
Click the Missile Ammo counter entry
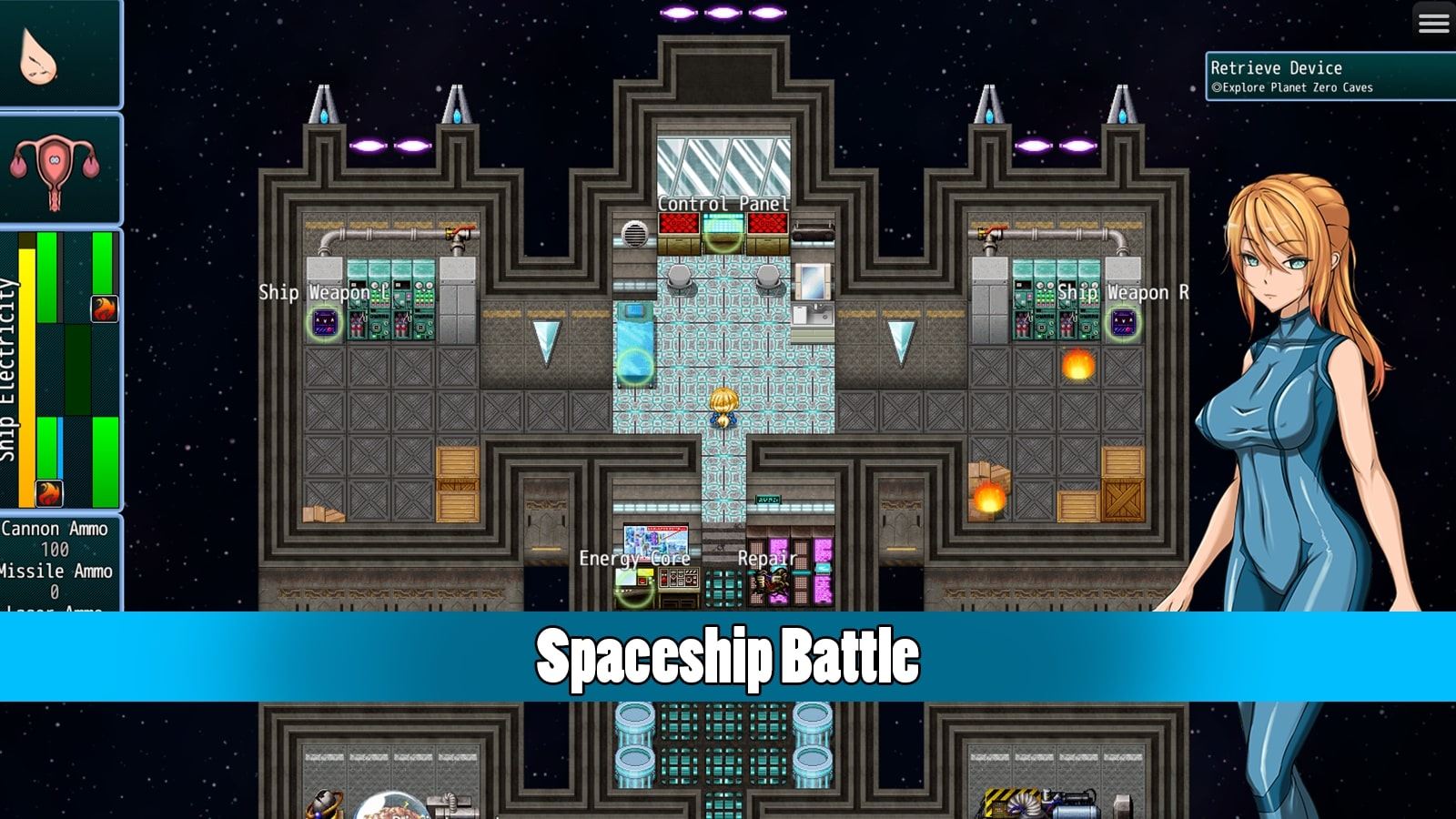coord(58,571)
